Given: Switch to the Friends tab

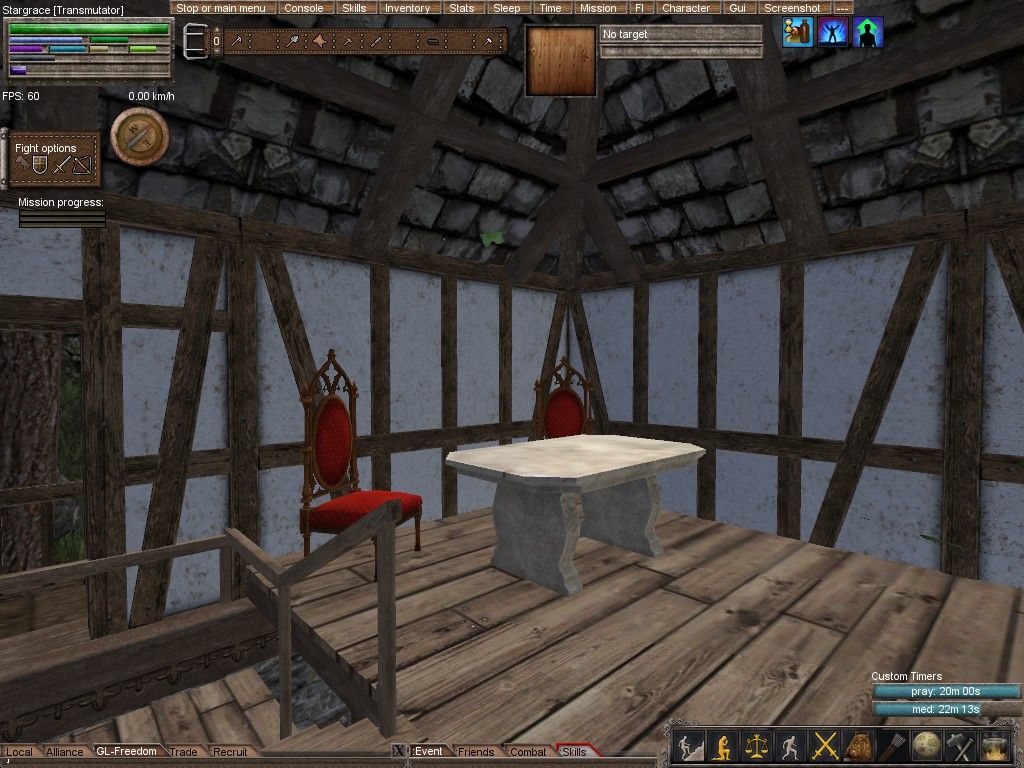Looking at the screenshot, I should (476, 751).
